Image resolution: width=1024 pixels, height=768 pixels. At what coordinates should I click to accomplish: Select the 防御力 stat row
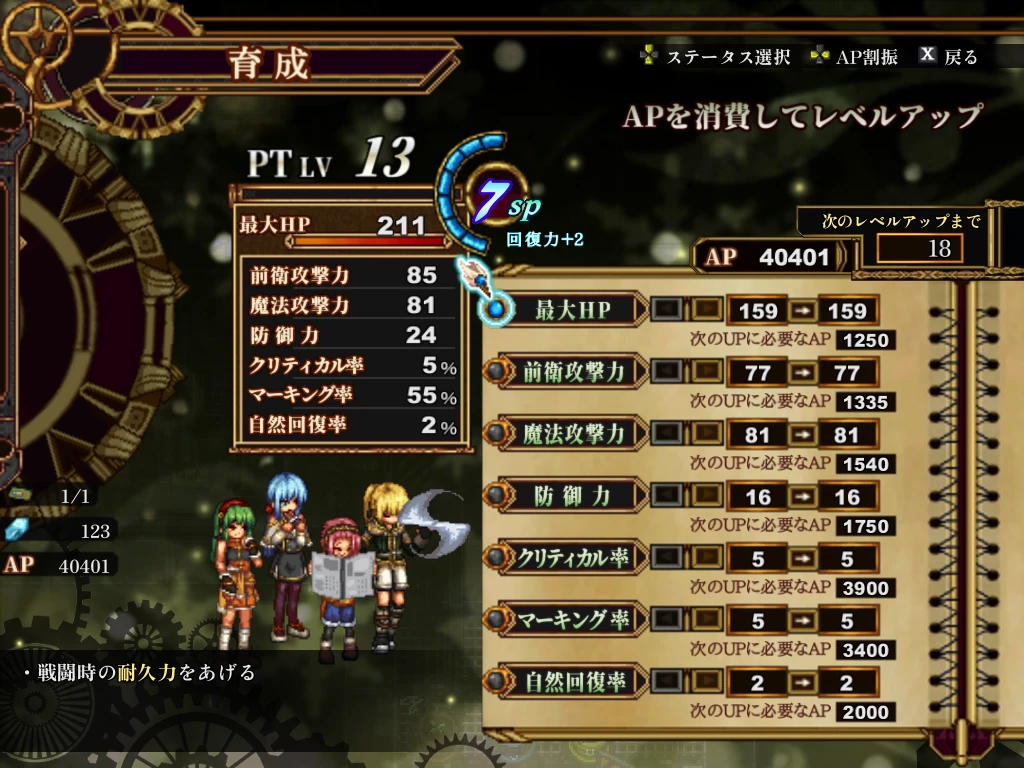pyautogui.click(x=573, y=496)
